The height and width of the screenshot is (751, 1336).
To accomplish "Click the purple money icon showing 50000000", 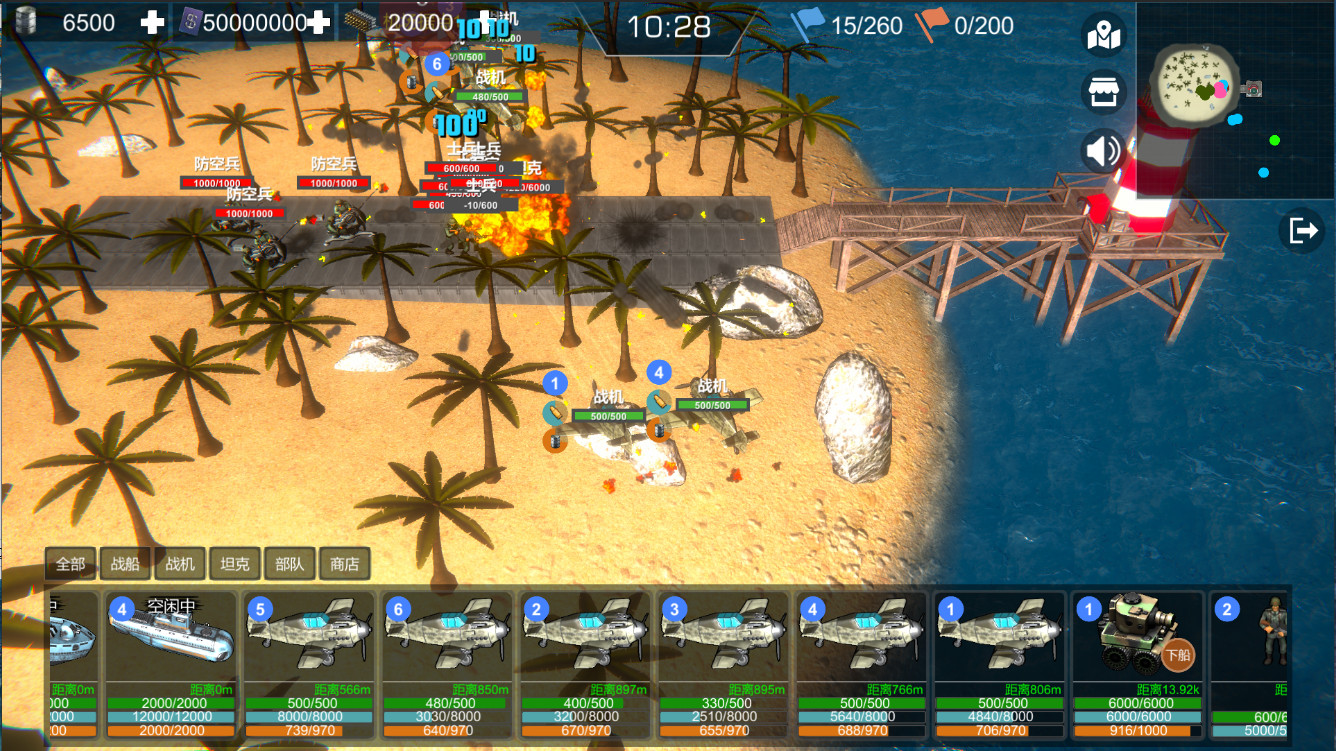I will point(191,21).
